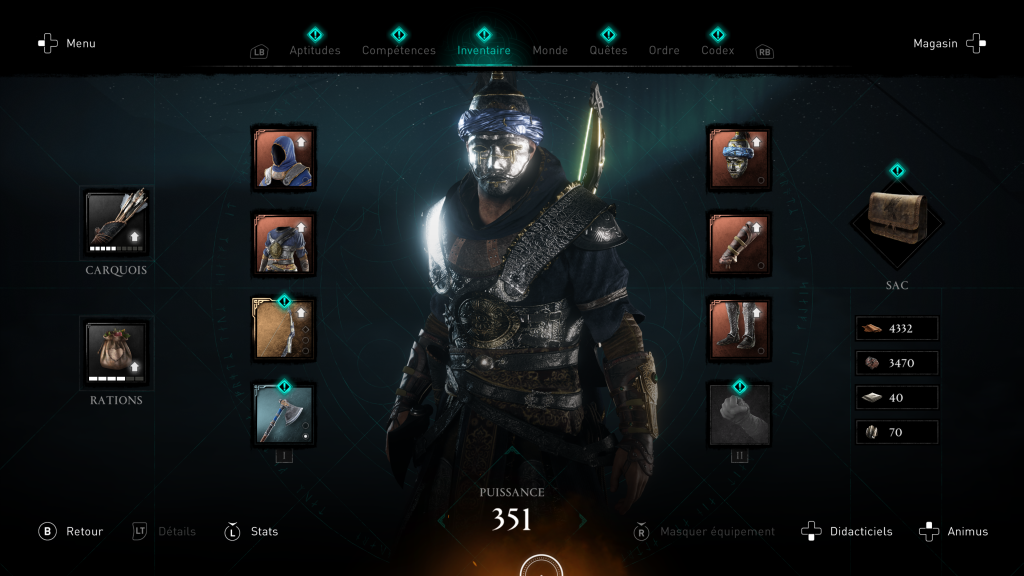Select the Rations pouch slot
Screen dimensions: 1024x576
116,351
